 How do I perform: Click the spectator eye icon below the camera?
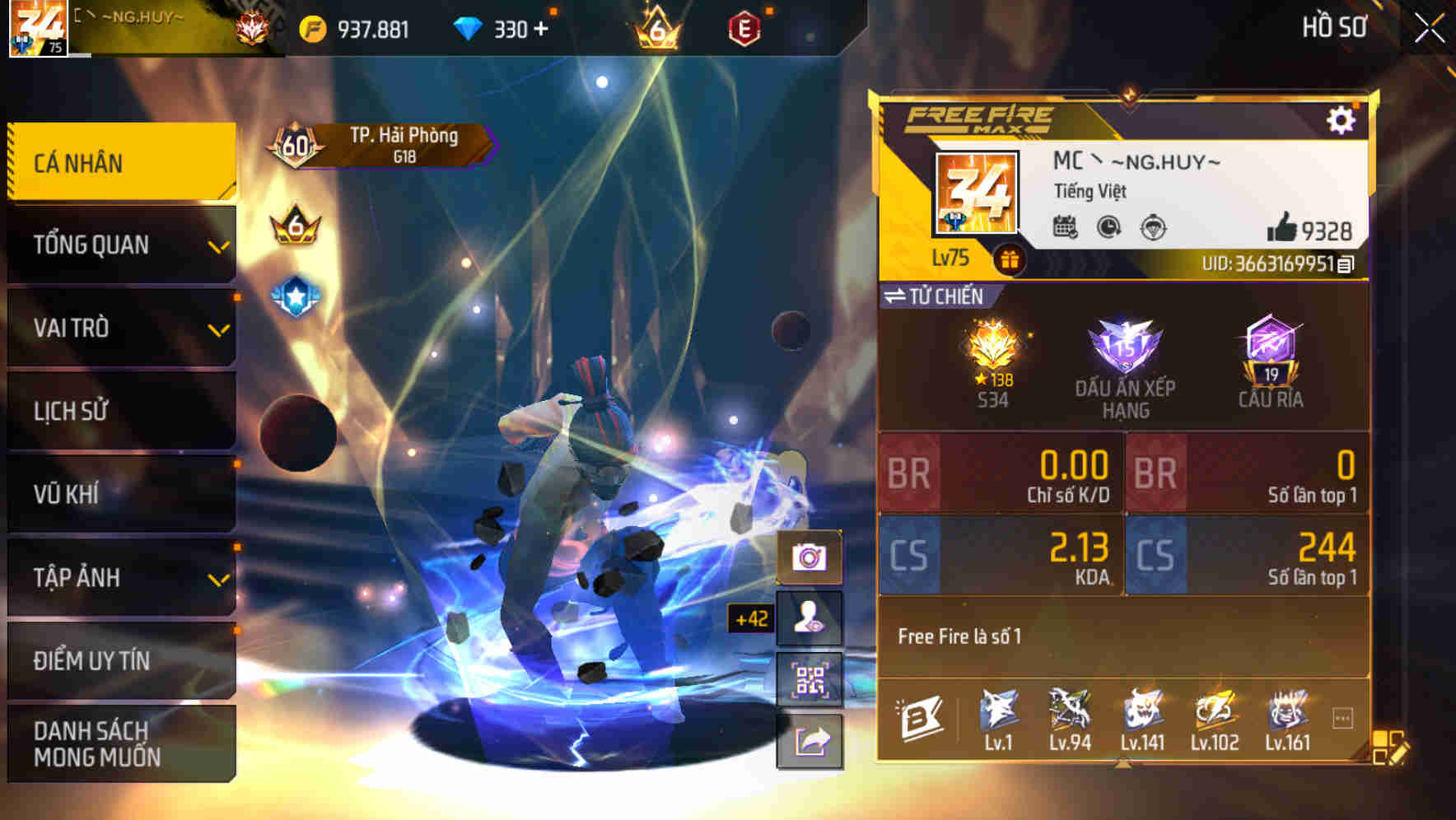tap(810, 616)
